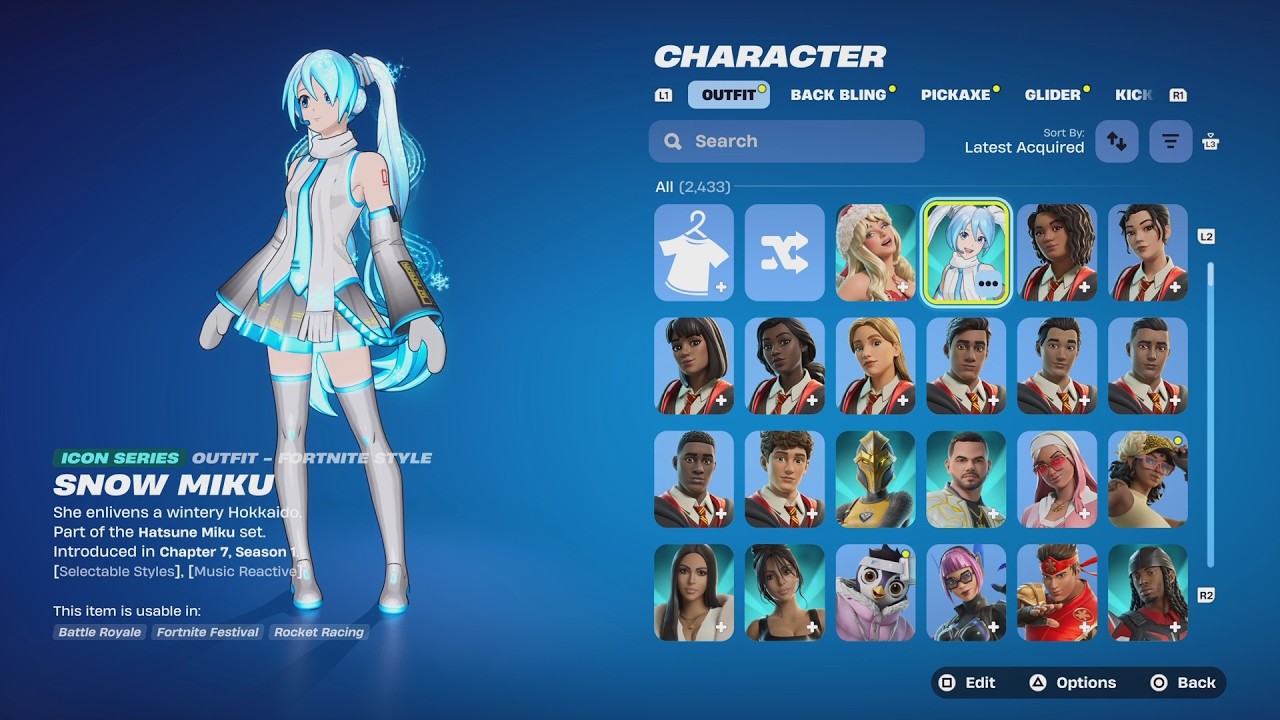Choose the random shuffle outfit tile
Viewport: 1280px width, 720px height.
(784, 252)
